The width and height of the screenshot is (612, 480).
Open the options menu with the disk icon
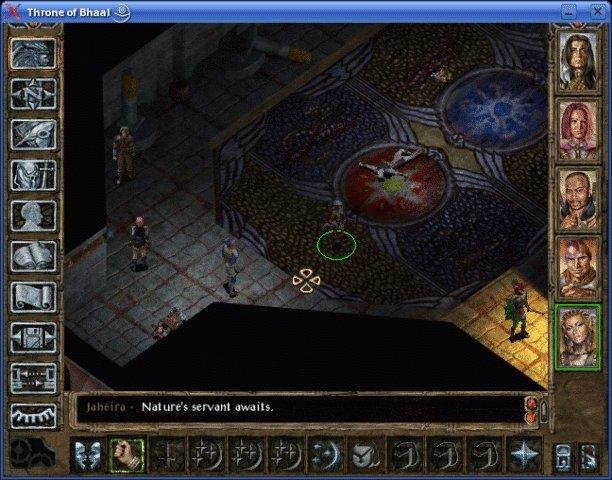click(x=32, y=337)
